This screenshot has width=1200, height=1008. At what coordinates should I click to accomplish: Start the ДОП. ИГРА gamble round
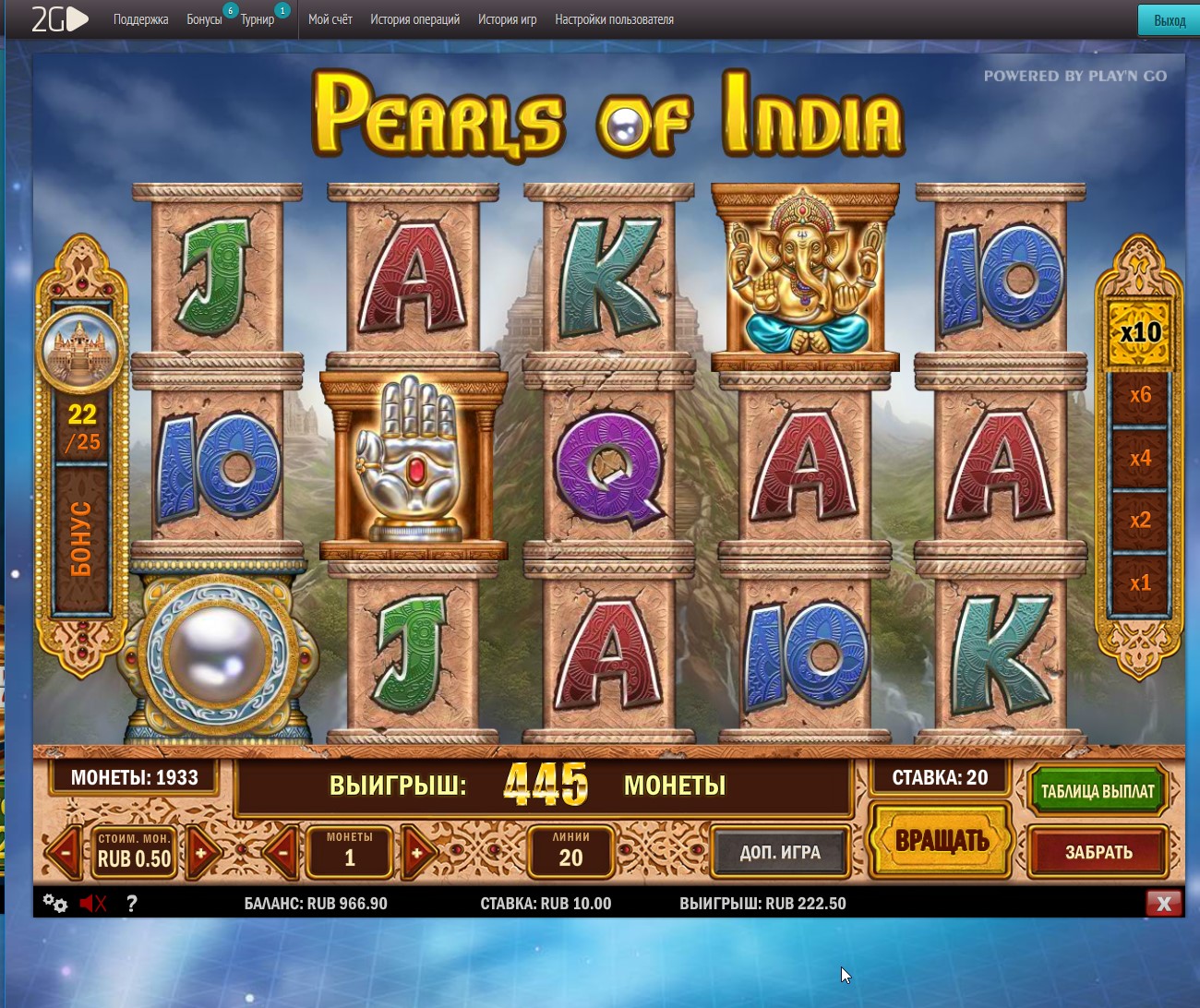(x=779, y=852)
